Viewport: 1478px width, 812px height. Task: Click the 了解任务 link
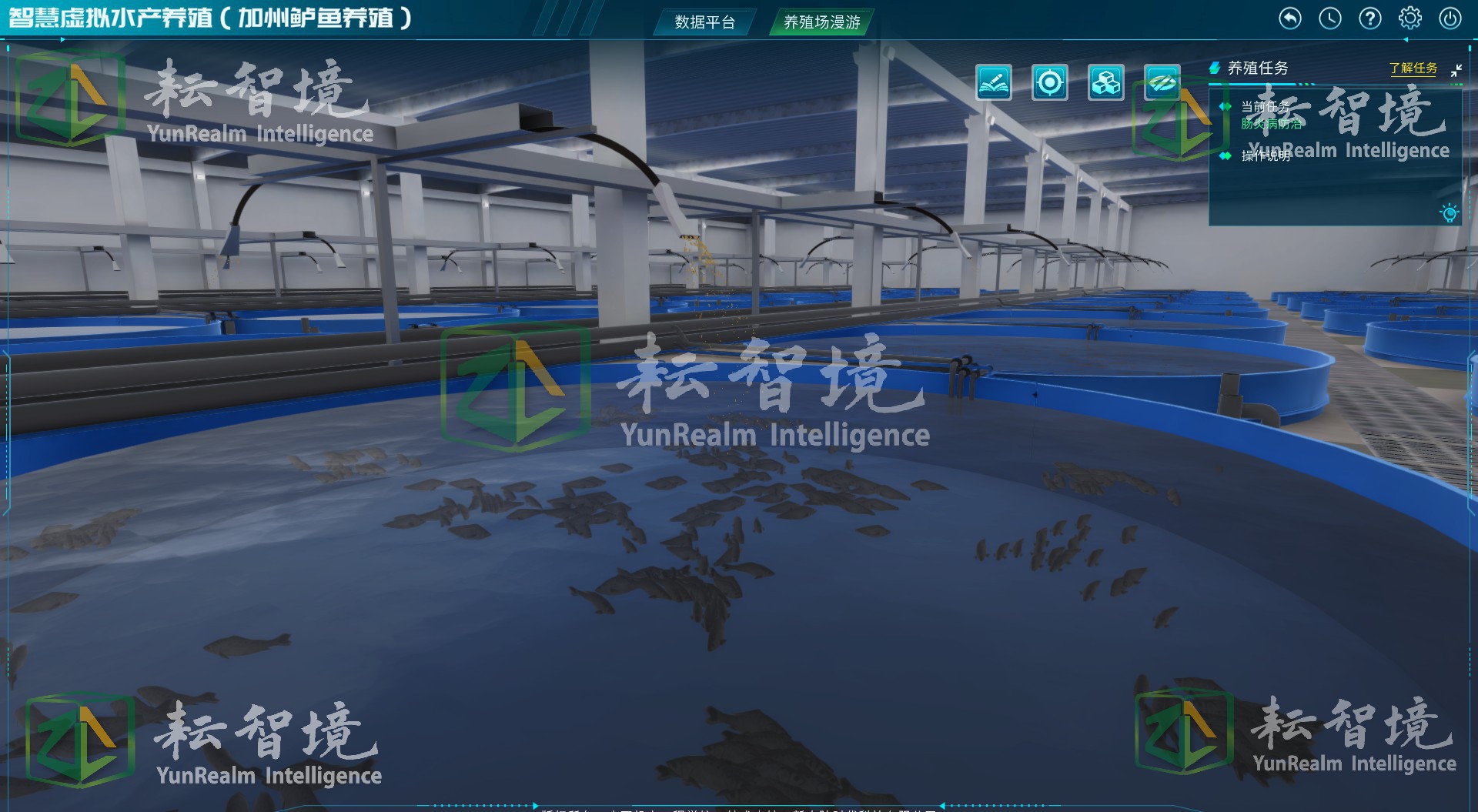[x=1412, y=69]
